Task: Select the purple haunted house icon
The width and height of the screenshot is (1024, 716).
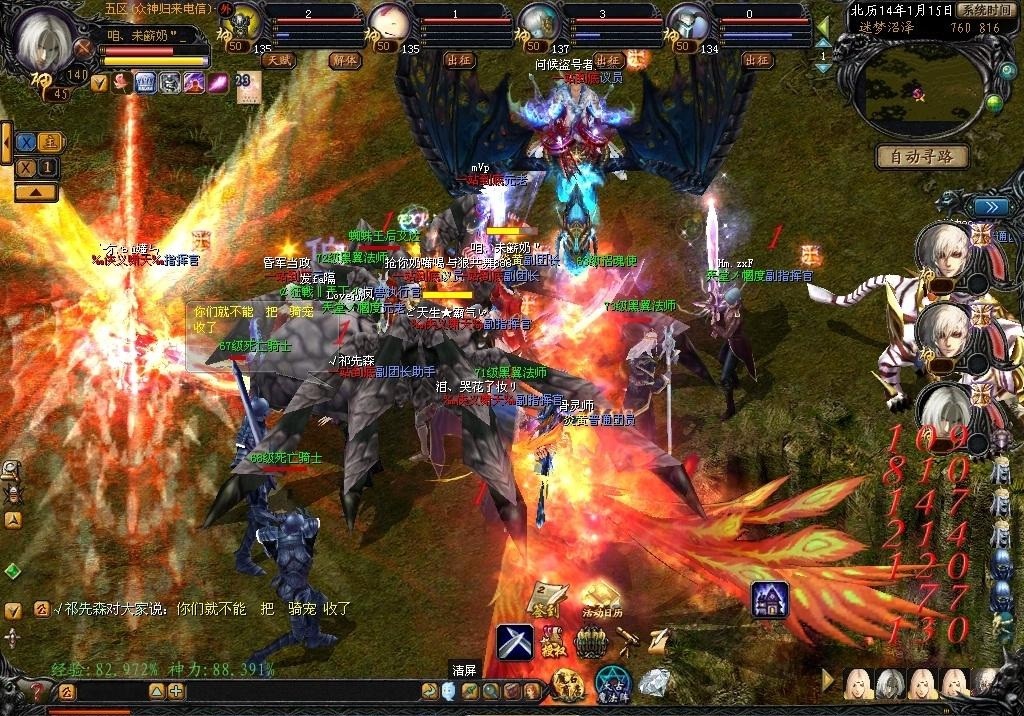Action: (x=770, y=599)
